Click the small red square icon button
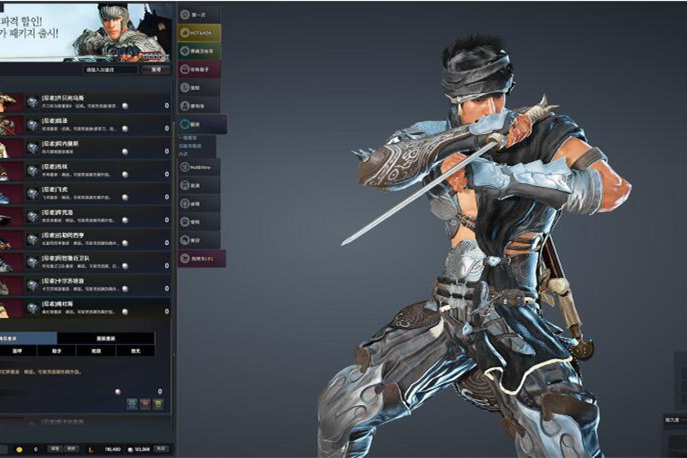Screen dimensions: 687x458 (145, 404)
